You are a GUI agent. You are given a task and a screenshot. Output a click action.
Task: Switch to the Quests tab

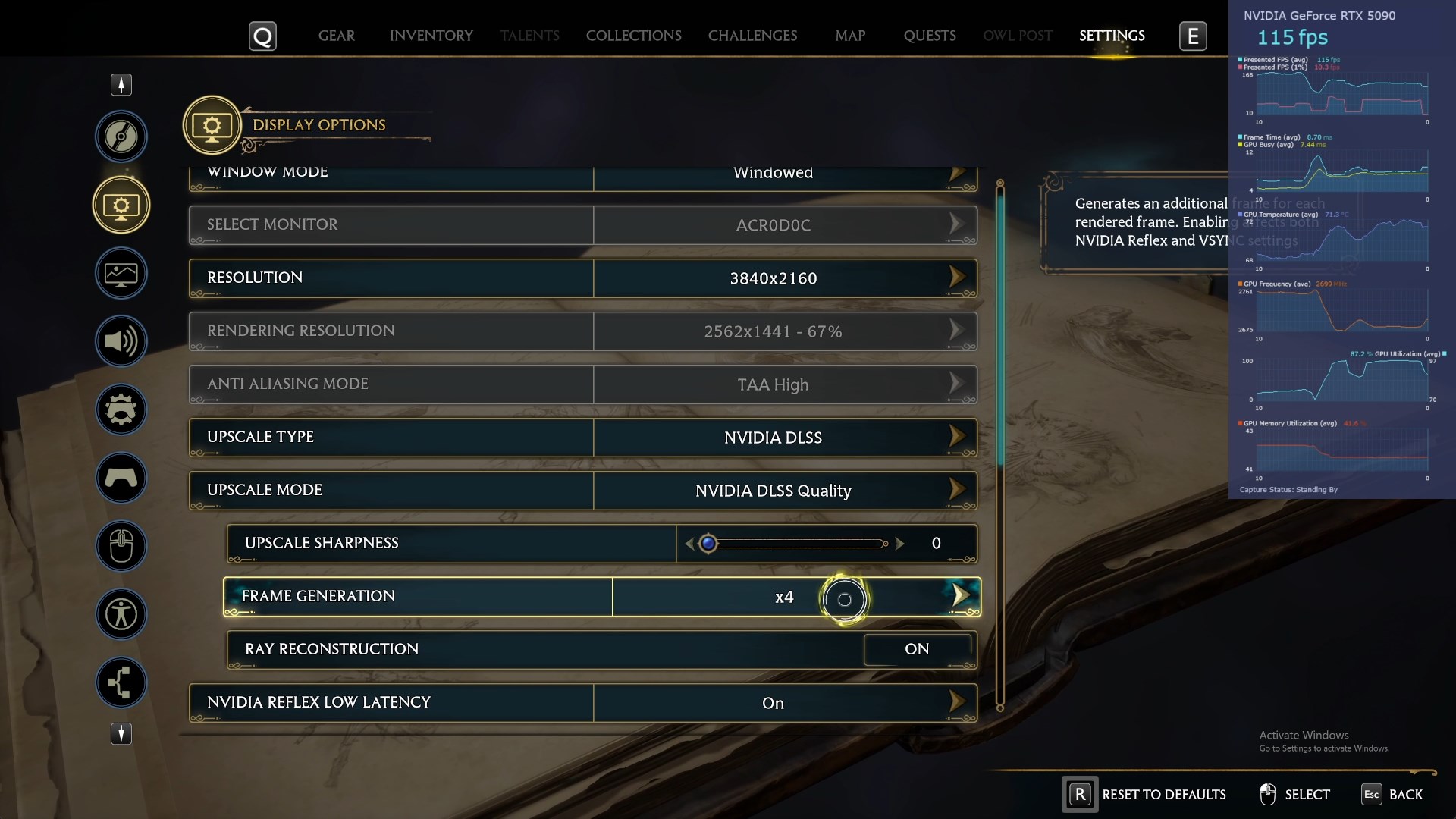[x=930, y=36]
